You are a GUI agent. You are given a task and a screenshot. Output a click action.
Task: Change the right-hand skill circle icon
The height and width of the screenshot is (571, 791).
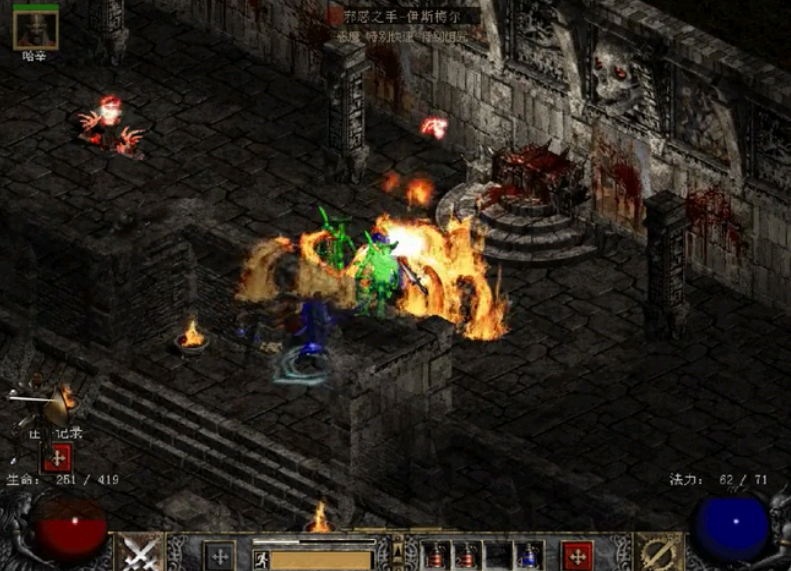click(x=659, y=553)
